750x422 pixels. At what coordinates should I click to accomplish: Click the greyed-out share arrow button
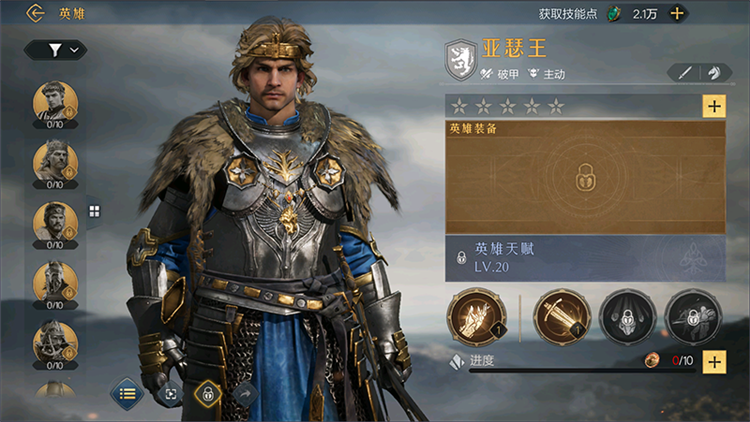coord(244,394)
